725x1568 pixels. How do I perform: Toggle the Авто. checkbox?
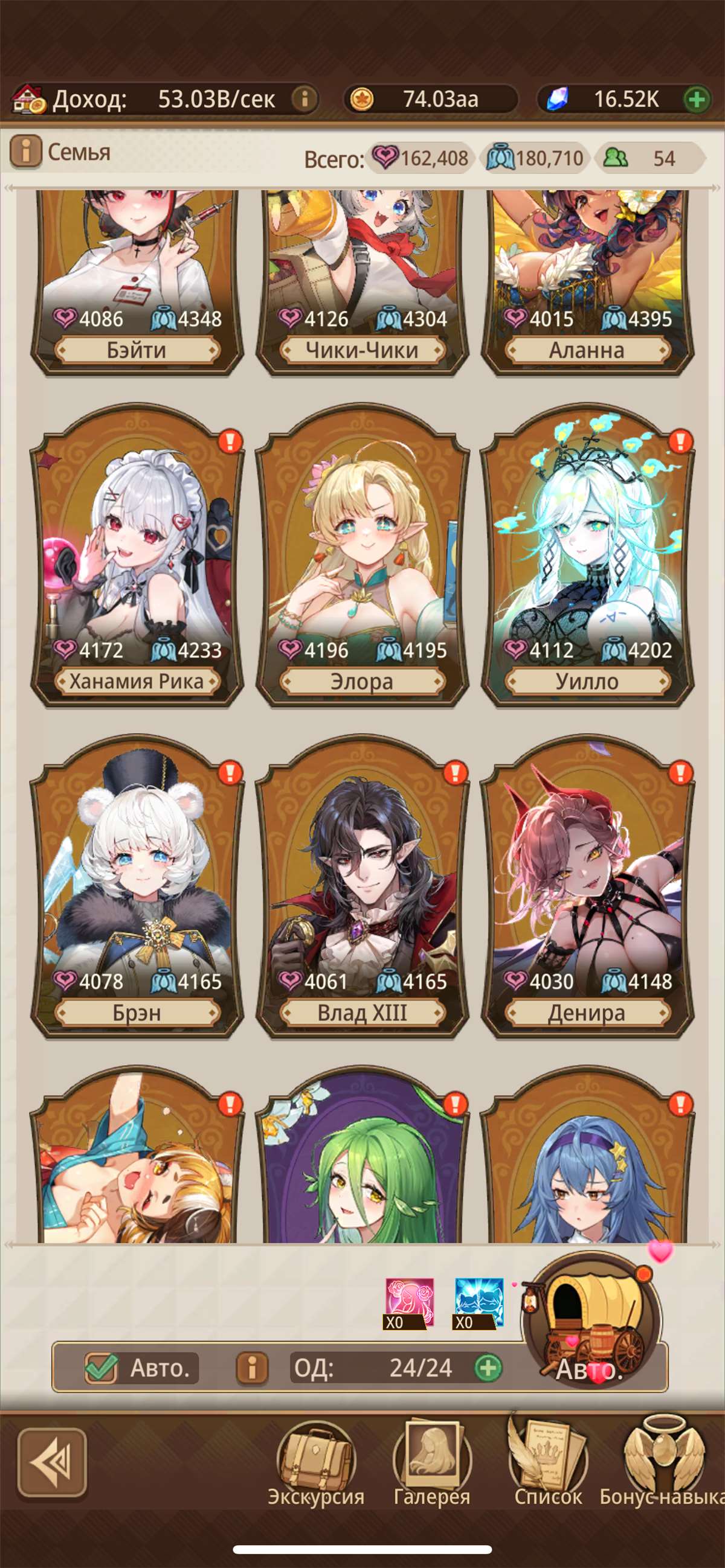(x=101, y=1368)
